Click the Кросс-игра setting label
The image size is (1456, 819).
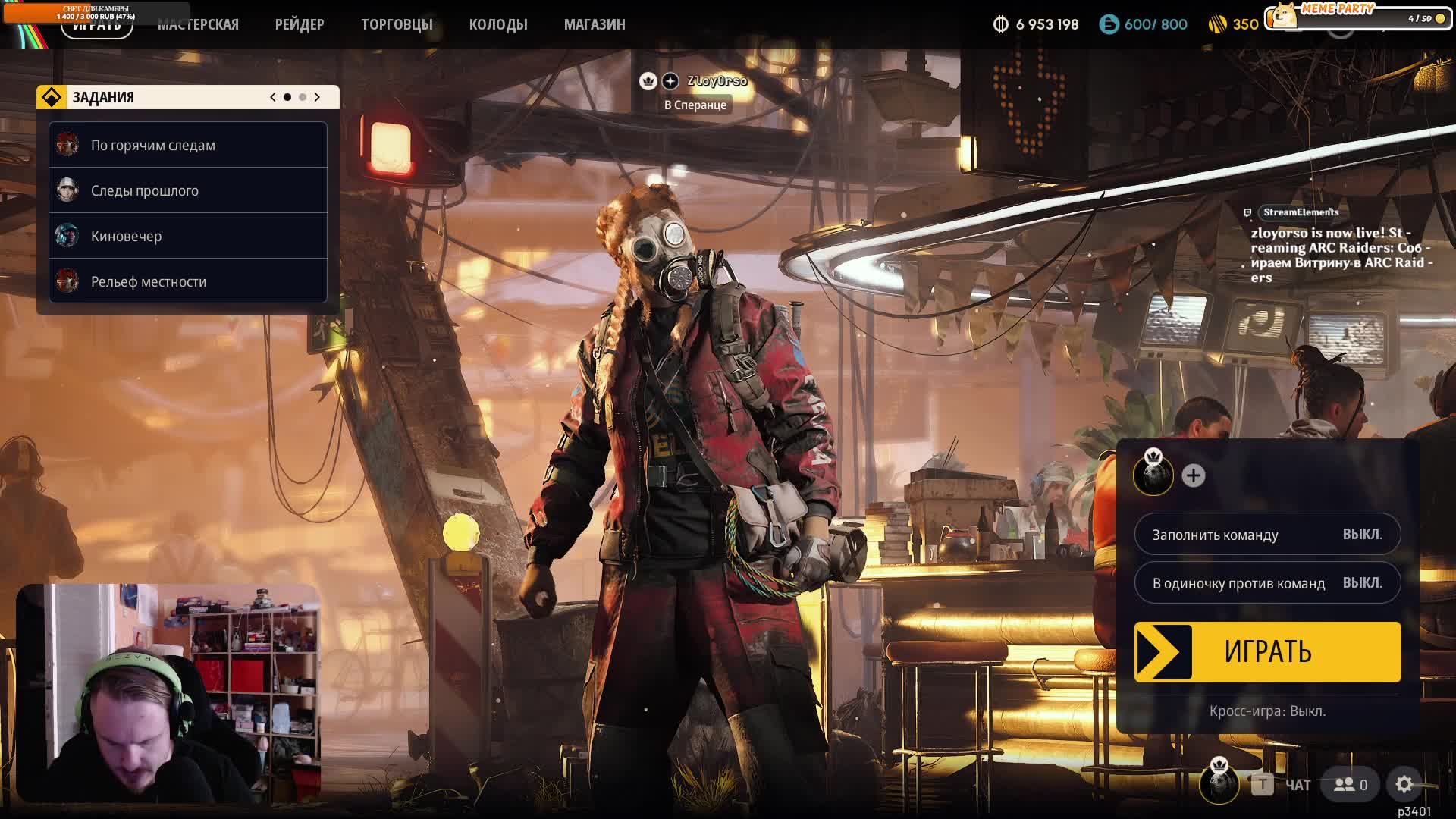pyautogui.click(x=1267, y=711)
